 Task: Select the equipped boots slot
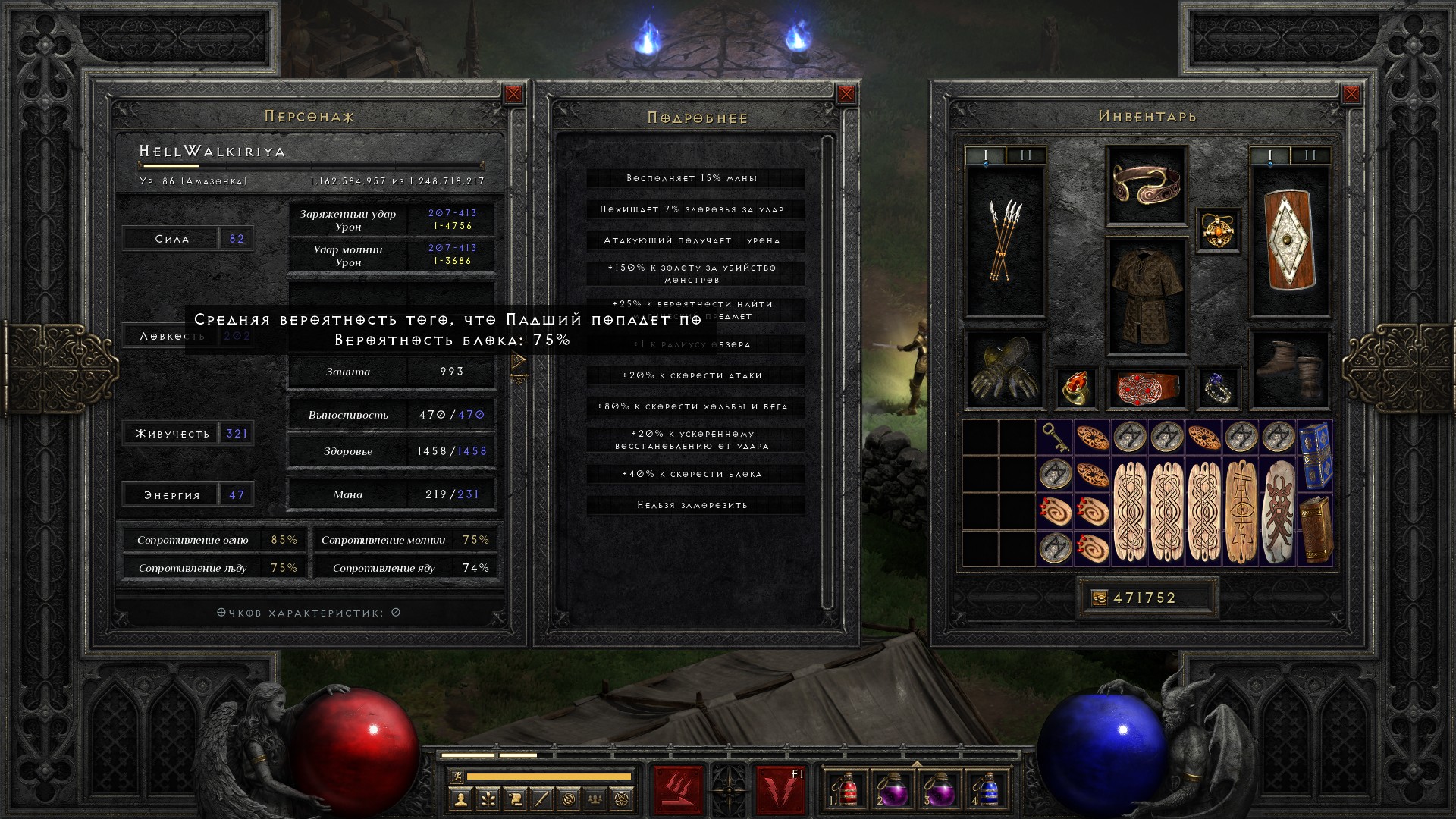click(1290, 370)
